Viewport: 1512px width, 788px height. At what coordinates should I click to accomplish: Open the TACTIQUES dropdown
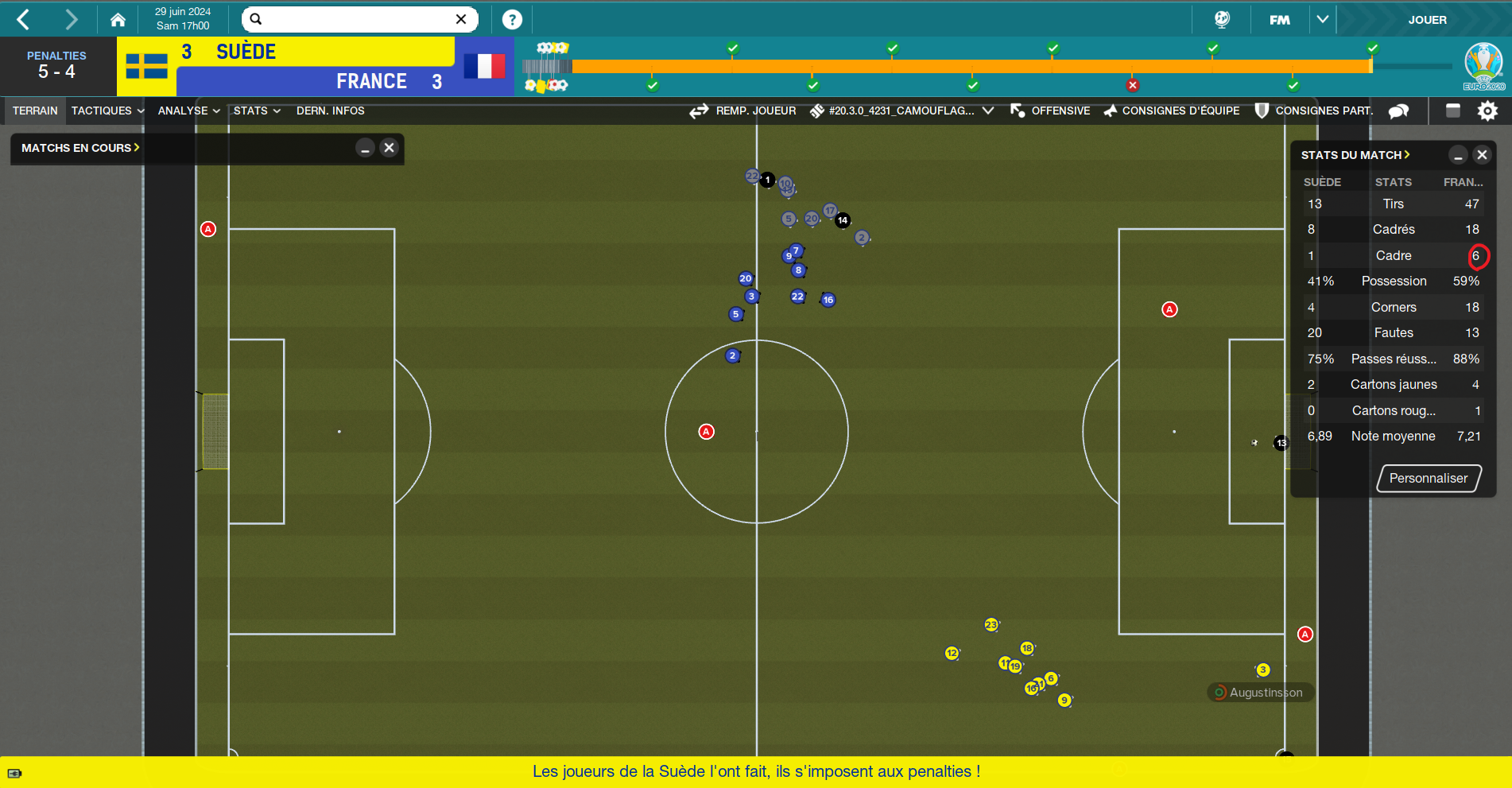point(107,111)
